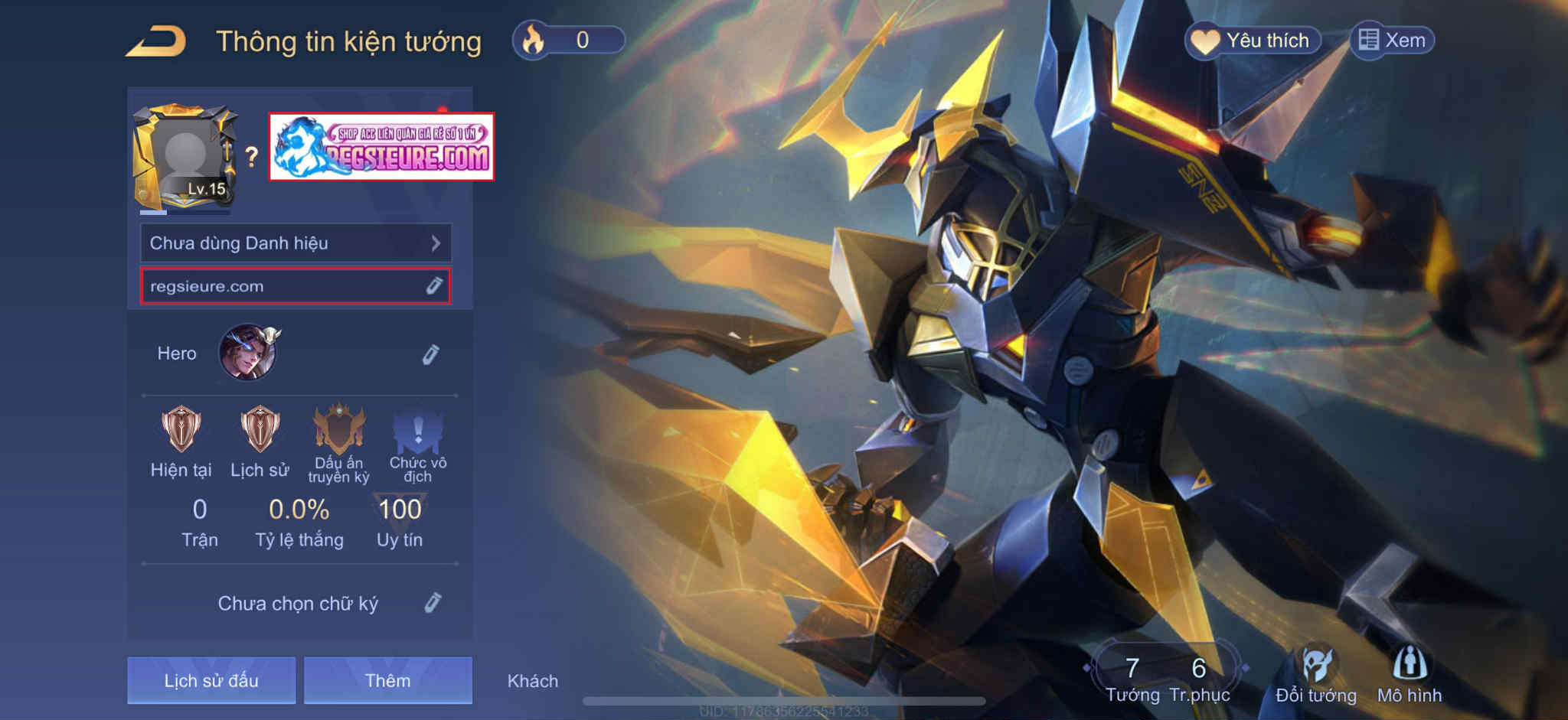Open the Xem view button
1568x720 pixels.
pos(1393,41)
